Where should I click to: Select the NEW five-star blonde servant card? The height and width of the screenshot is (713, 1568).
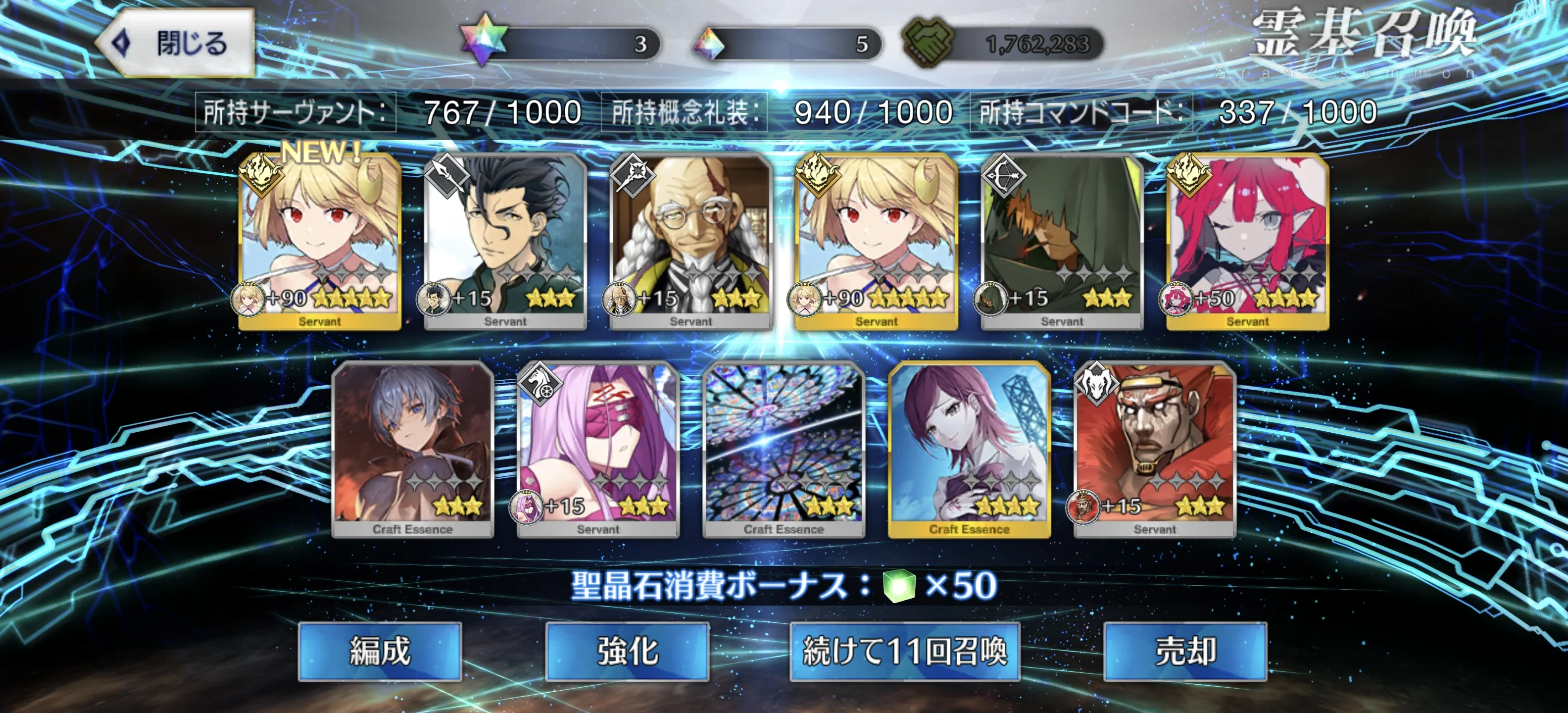tap(320, 242)
